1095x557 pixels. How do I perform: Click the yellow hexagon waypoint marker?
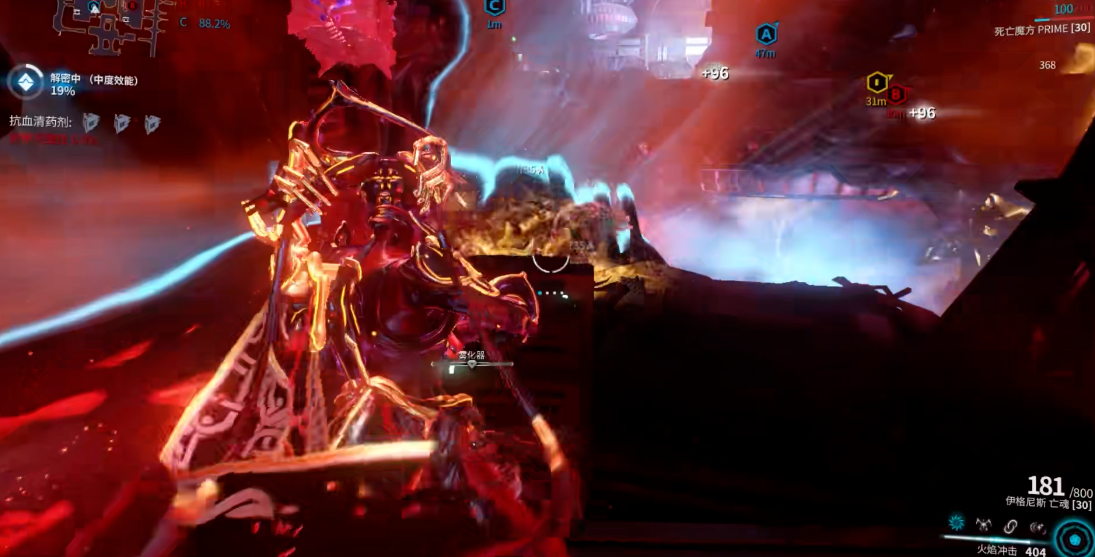tap(876, 82)
